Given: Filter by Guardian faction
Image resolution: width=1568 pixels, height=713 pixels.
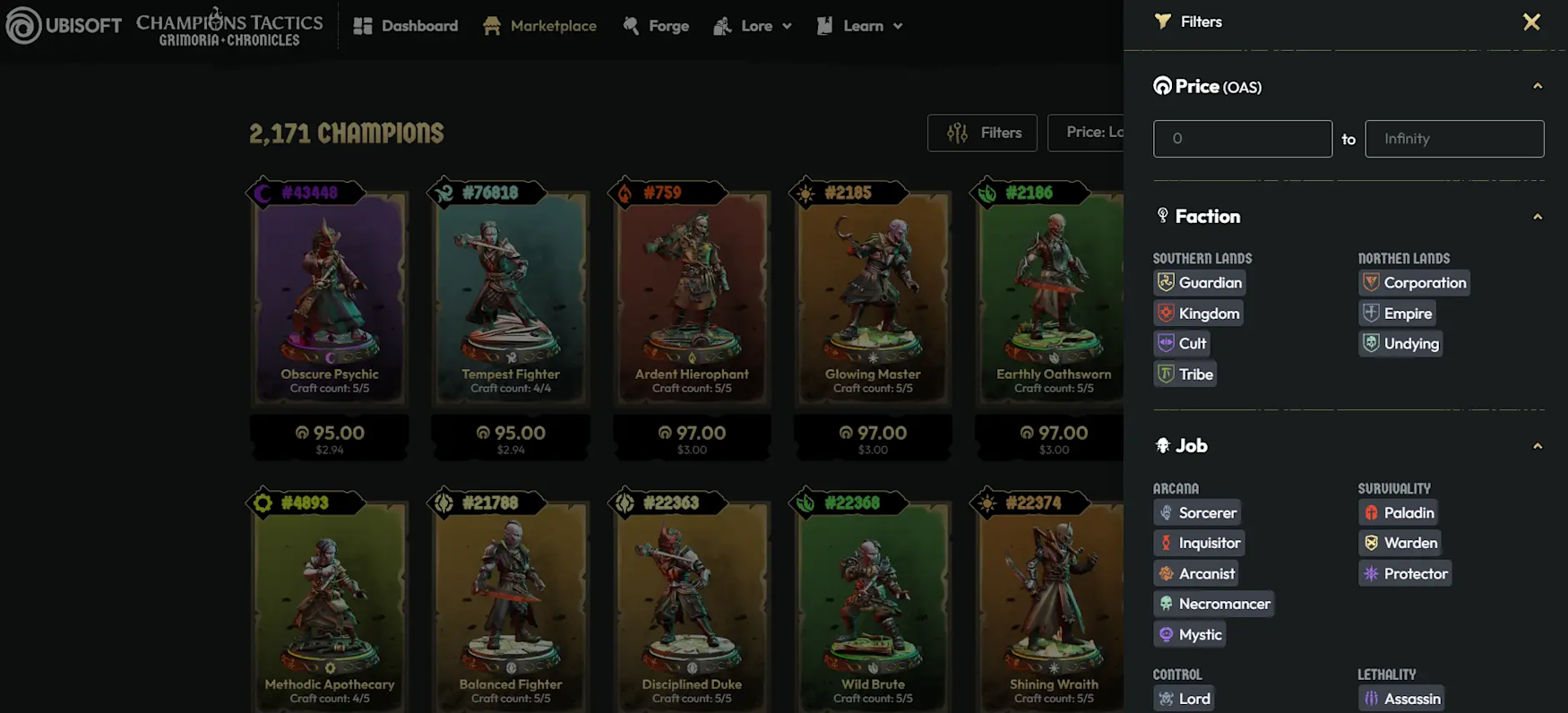Looking at the screenshot, I should 1200,283.
